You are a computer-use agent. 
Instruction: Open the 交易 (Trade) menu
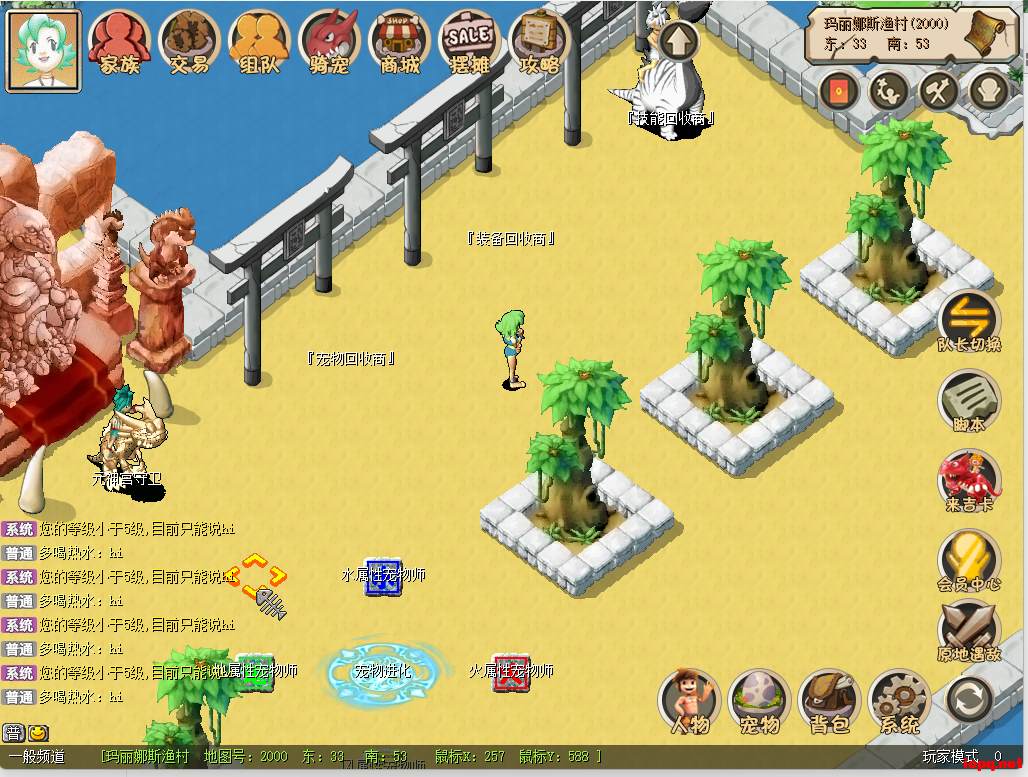(x=189, y=40)
